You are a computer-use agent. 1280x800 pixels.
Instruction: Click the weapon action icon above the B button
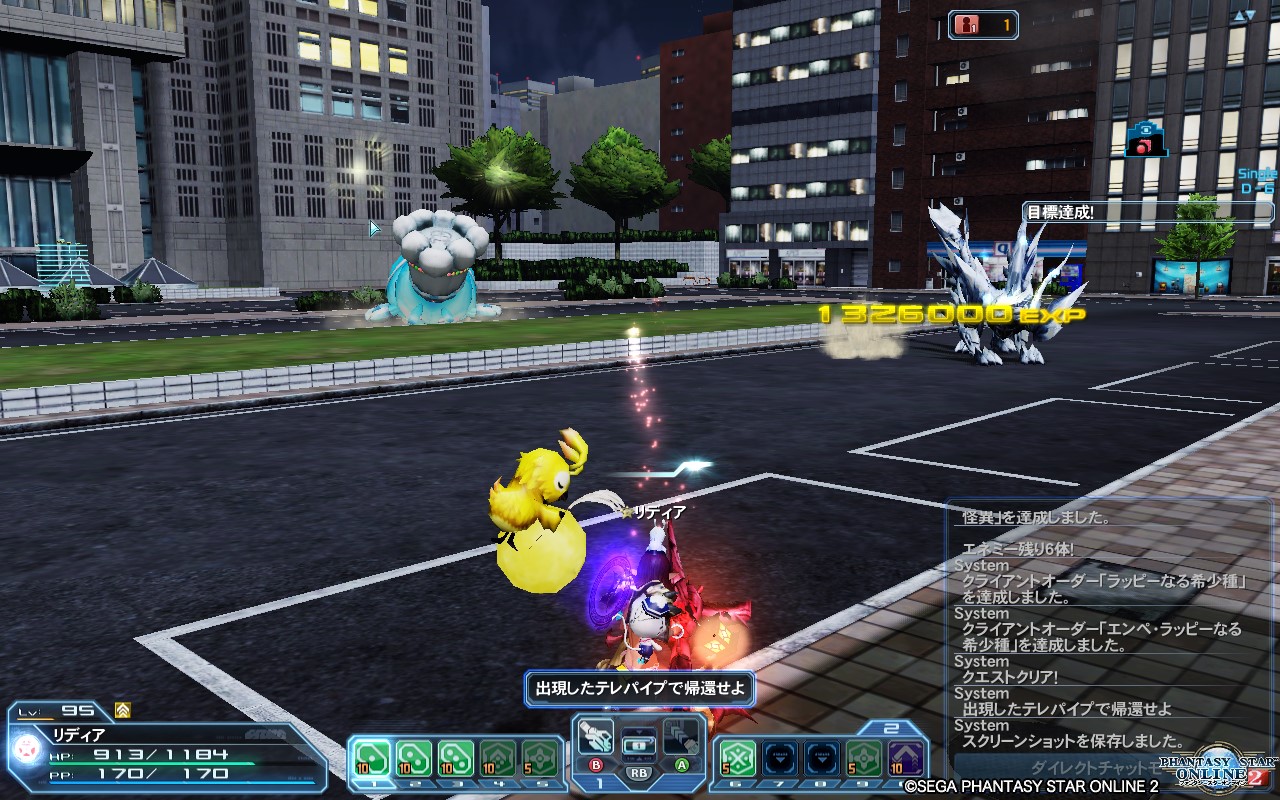click(594, 734)
